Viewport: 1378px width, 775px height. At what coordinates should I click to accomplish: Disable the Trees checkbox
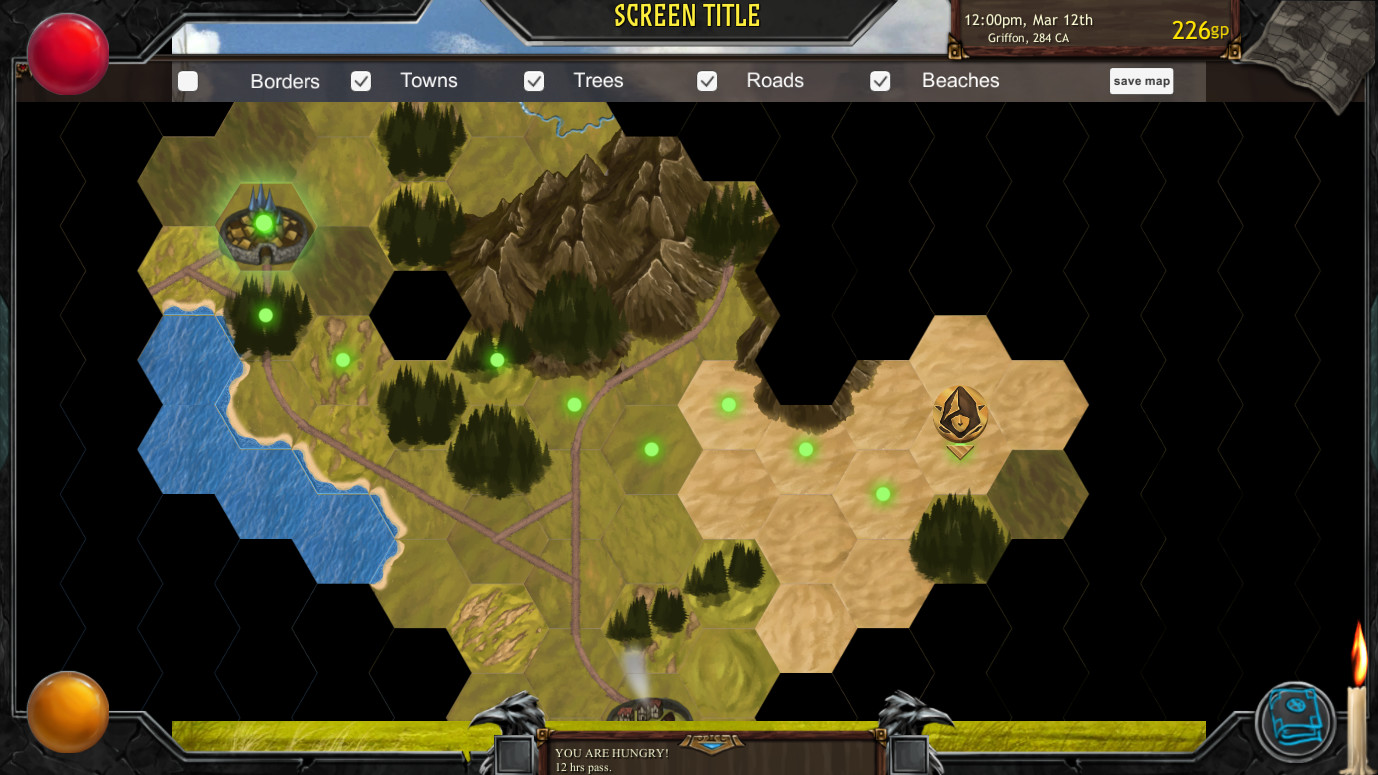(x=534, y=81)
